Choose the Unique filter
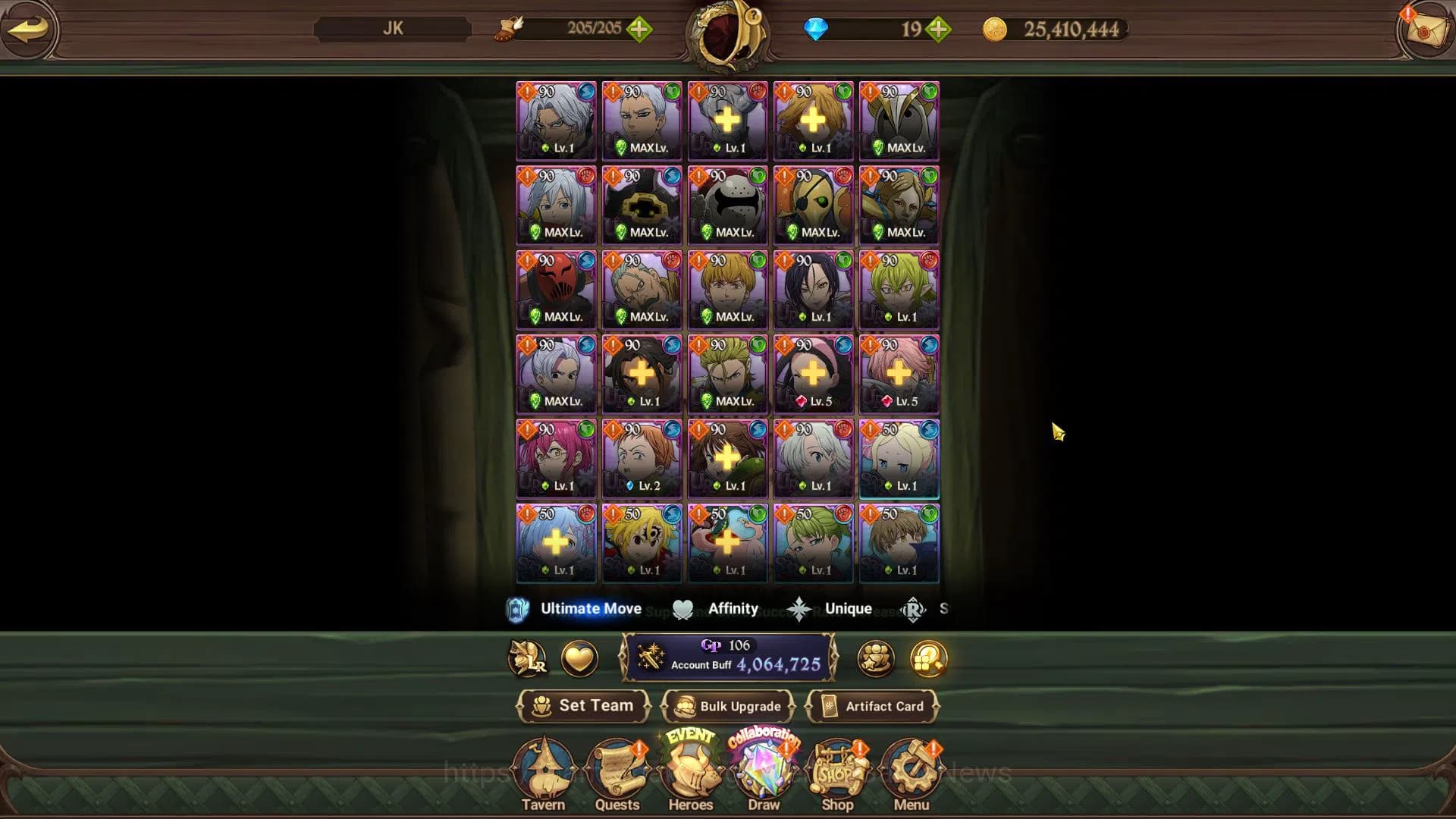Image resolution: width=1456 pixels, height=819 pixels. (830, 609)
